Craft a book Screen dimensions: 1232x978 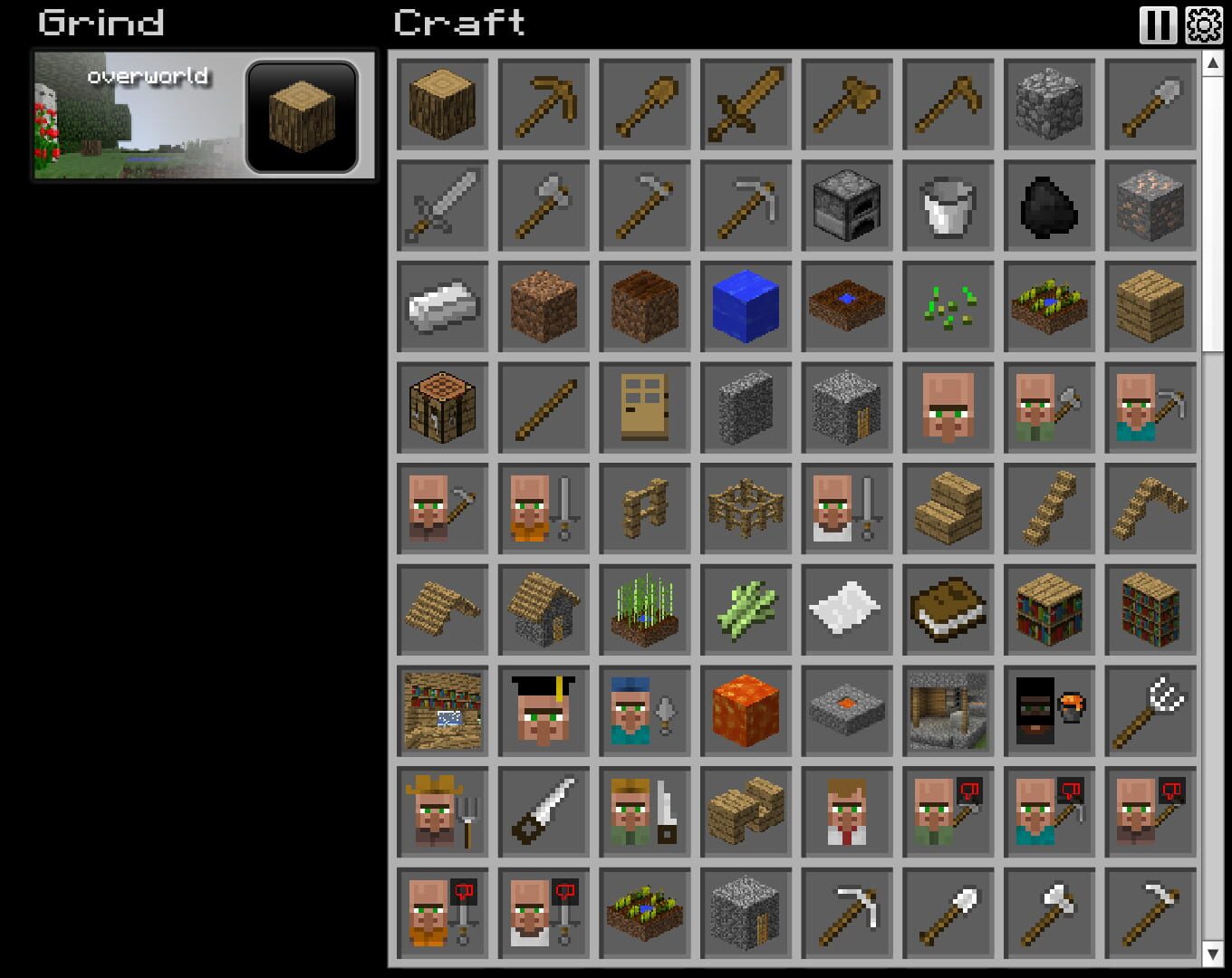point(948,609)
